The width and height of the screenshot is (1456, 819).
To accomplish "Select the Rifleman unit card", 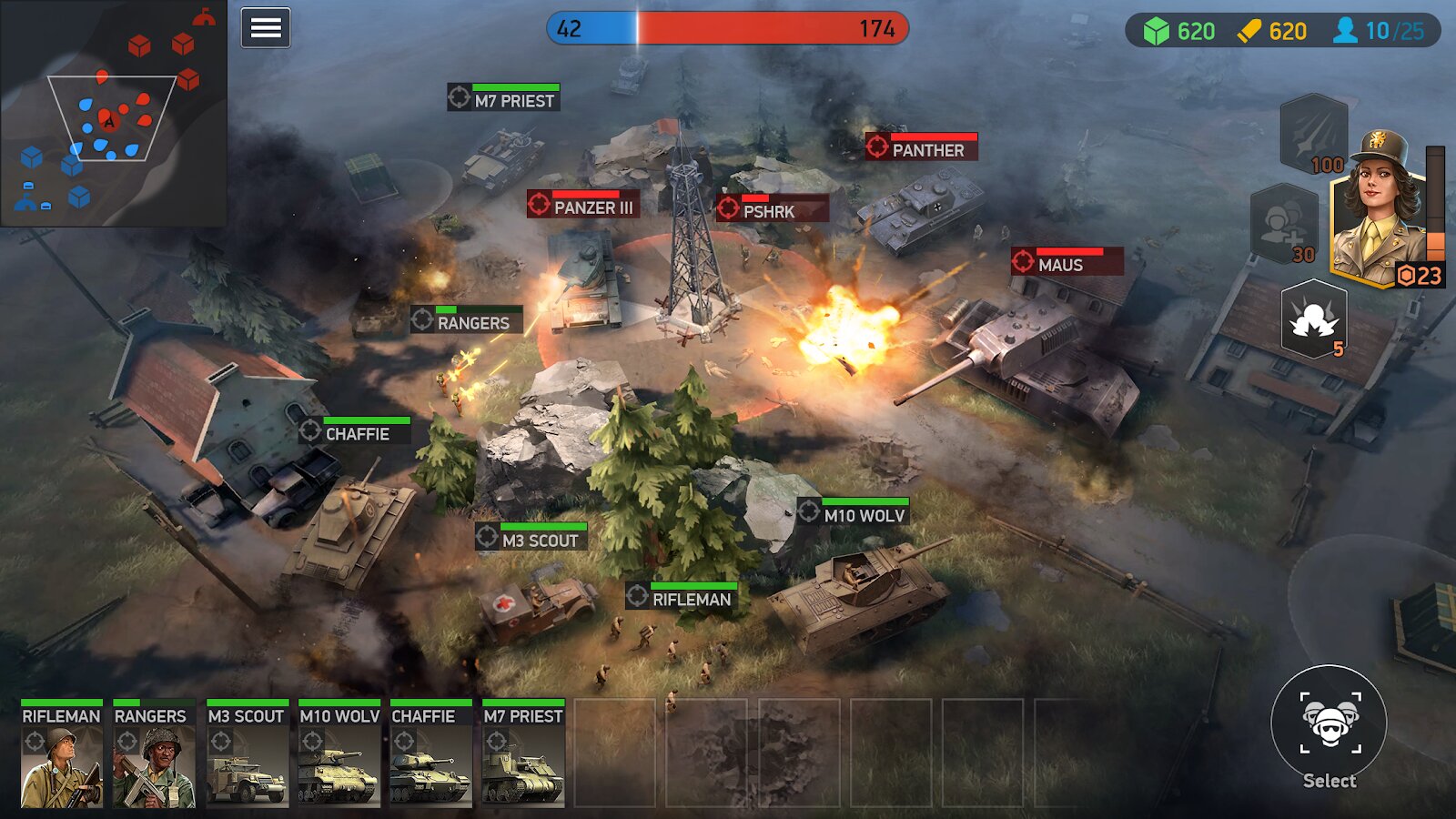I will [x=62, y=754].
